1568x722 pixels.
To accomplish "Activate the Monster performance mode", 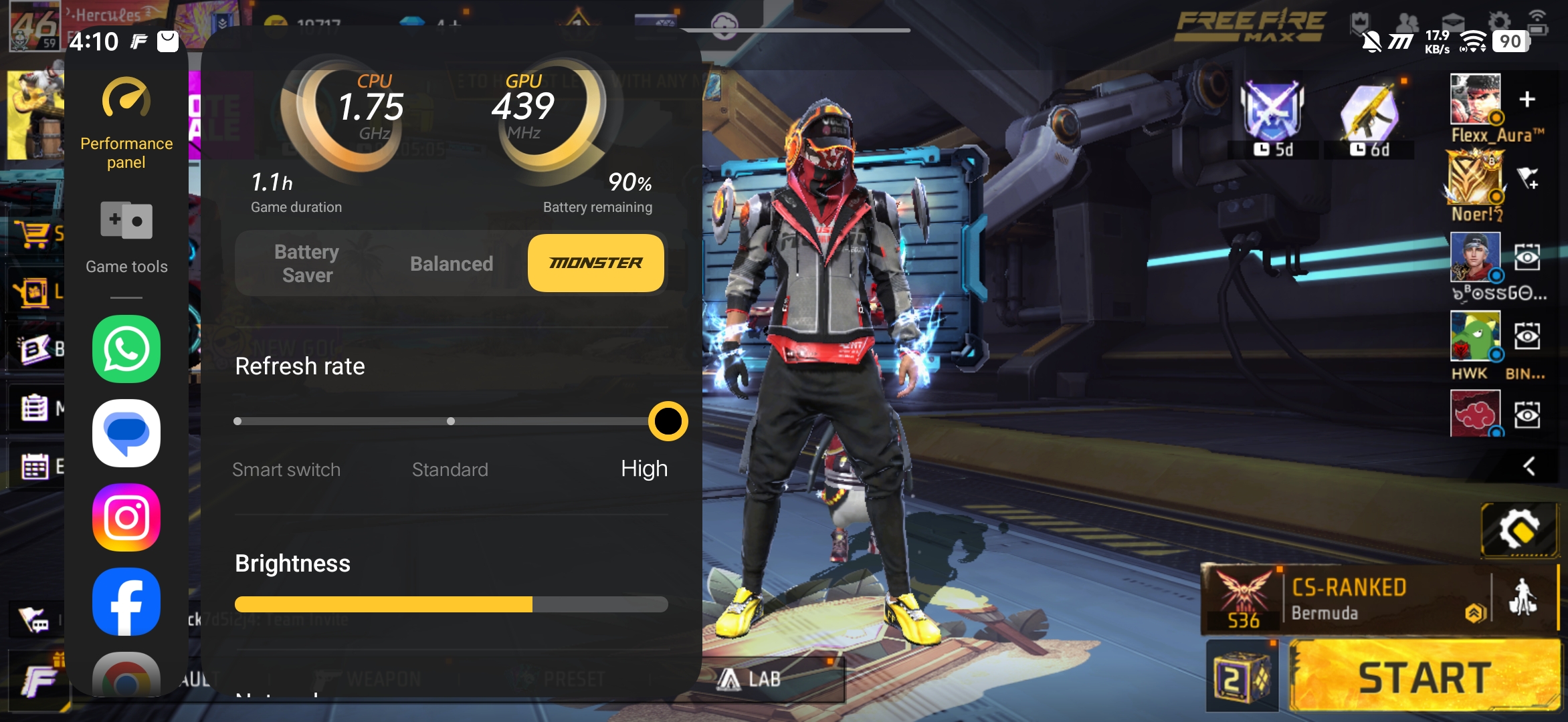I will tap(595, 263).
